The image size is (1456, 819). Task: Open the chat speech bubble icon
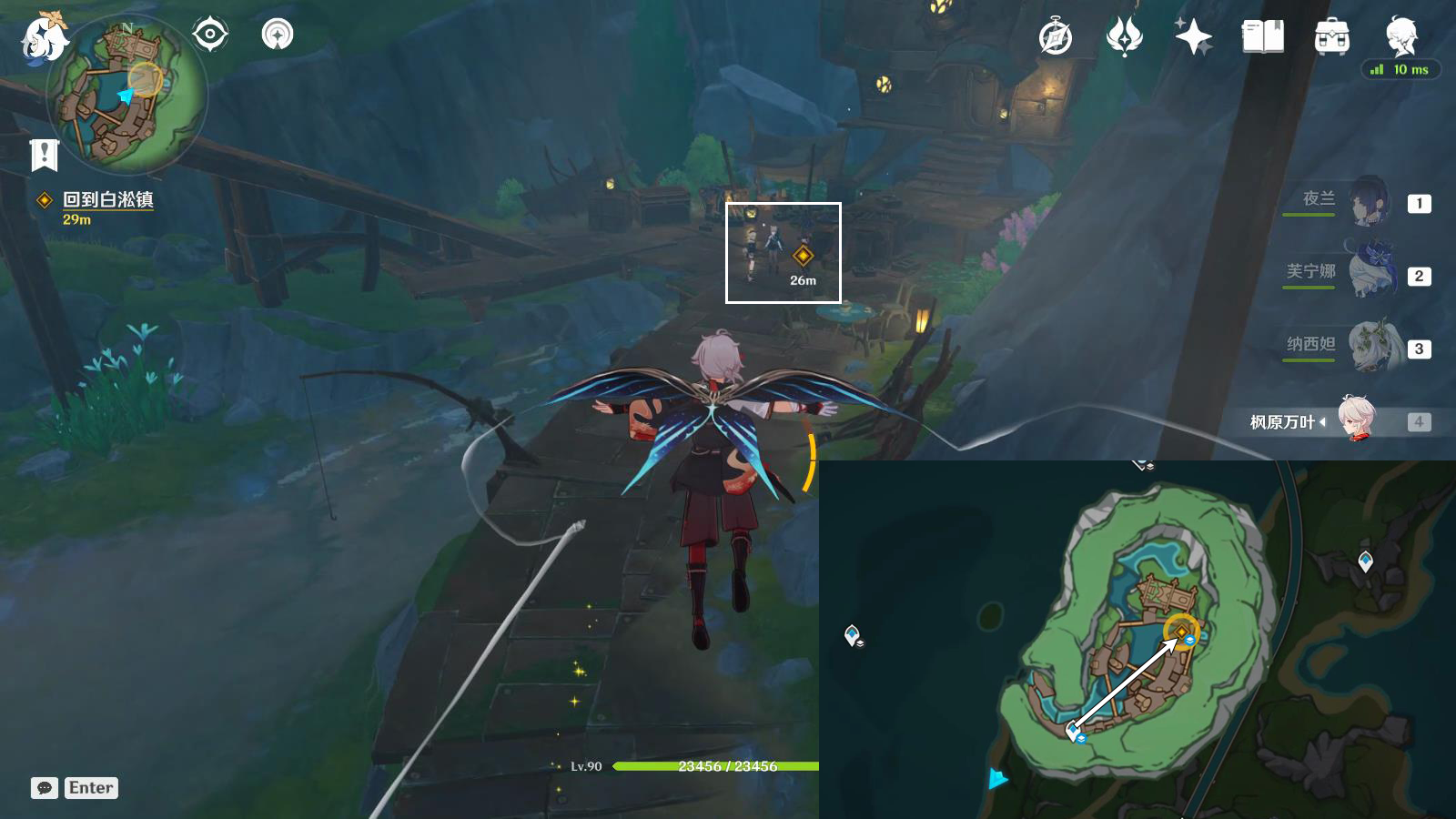click(x=45, y=788)
